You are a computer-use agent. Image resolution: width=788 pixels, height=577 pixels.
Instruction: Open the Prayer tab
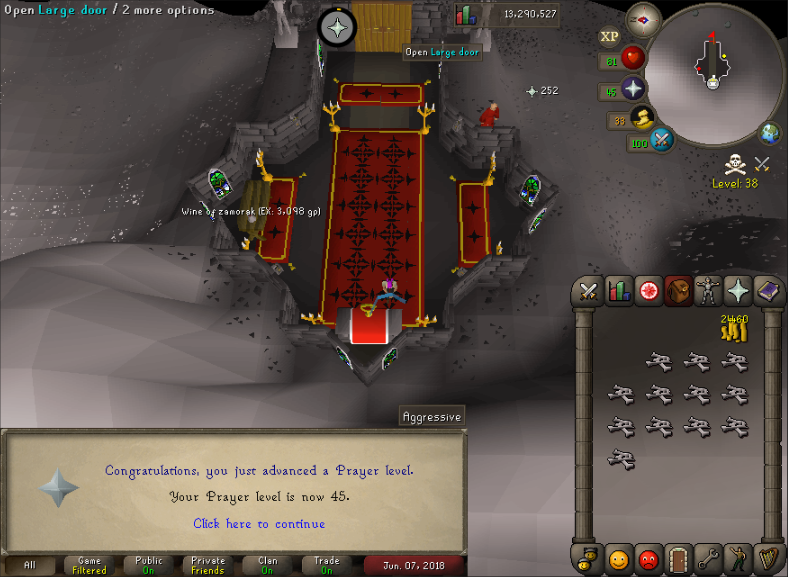737,291
